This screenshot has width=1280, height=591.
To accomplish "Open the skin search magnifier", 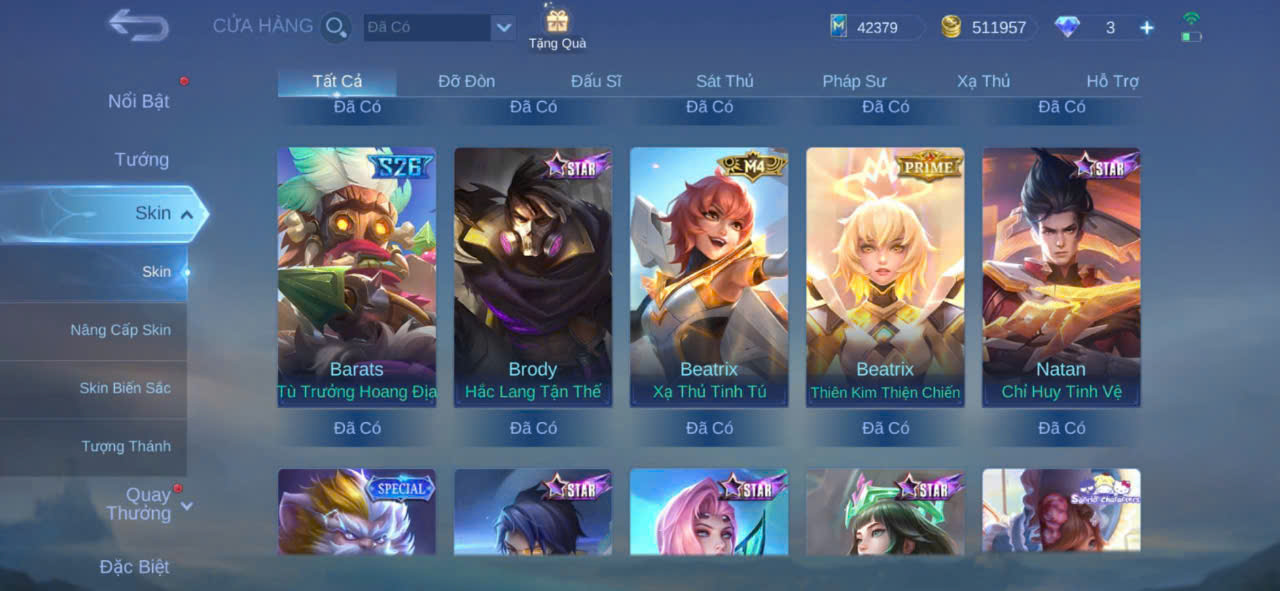I will pyautogui.click(x=336, y=27).
